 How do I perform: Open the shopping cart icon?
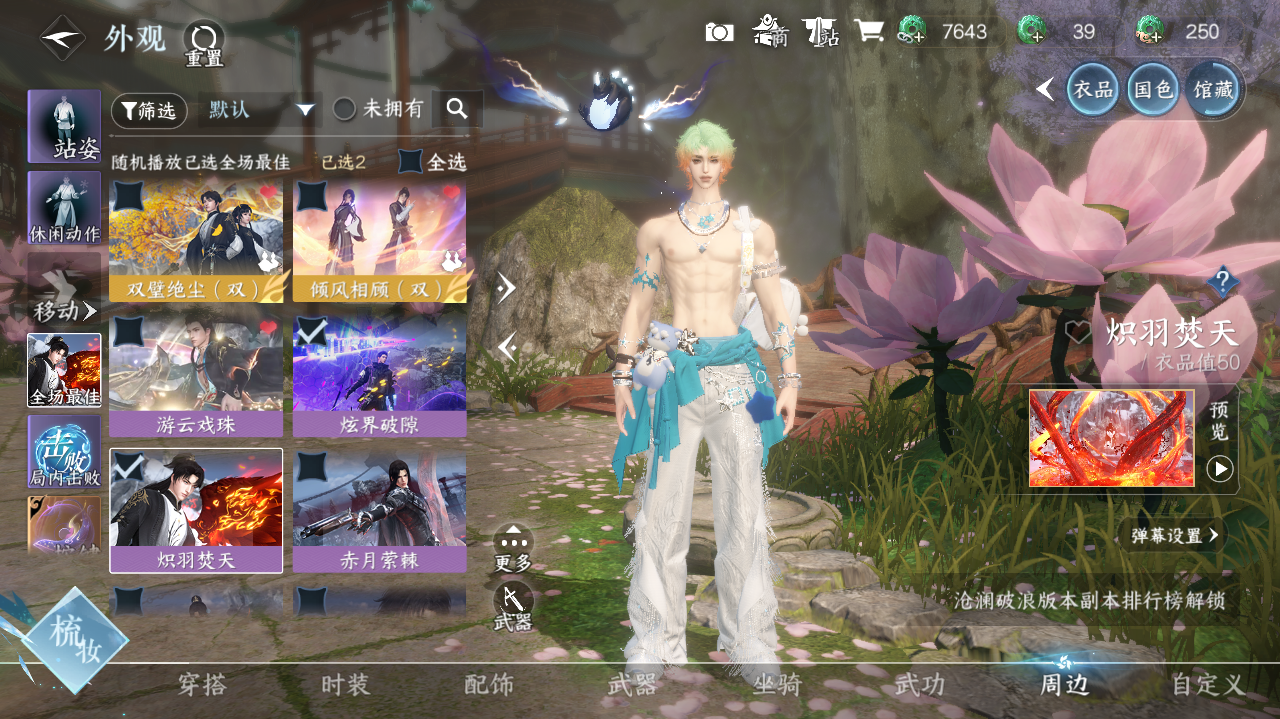click(x=868, y=31)
